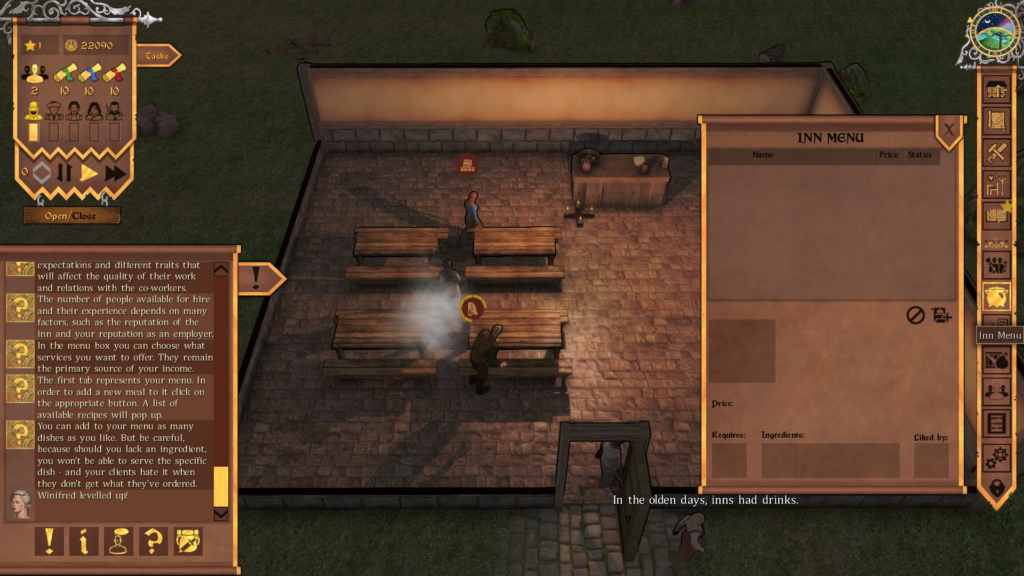Close the Inn Menu panel

[948, 129]
